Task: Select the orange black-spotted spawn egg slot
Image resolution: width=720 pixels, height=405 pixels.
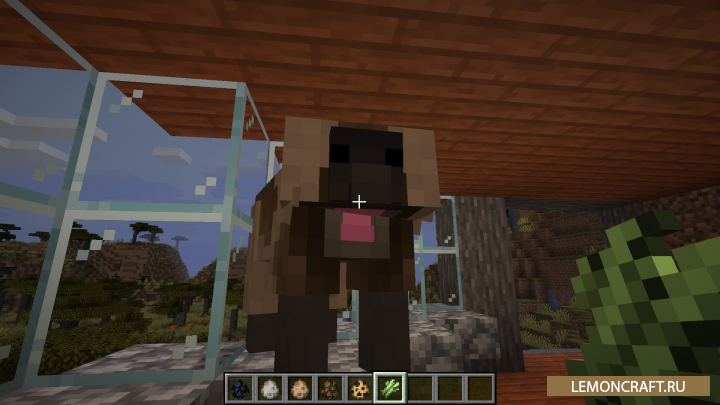Action: [x=358, y=388]
